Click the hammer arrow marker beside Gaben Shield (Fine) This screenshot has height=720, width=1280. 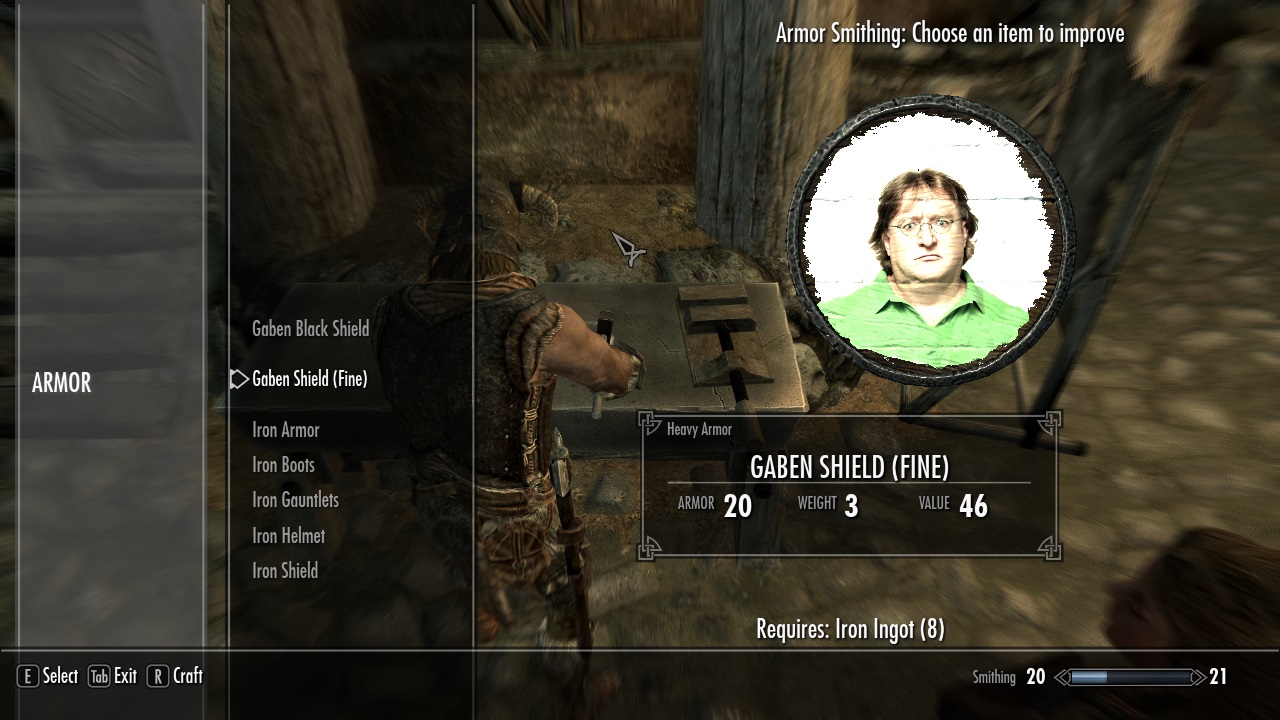pos(239,379)
